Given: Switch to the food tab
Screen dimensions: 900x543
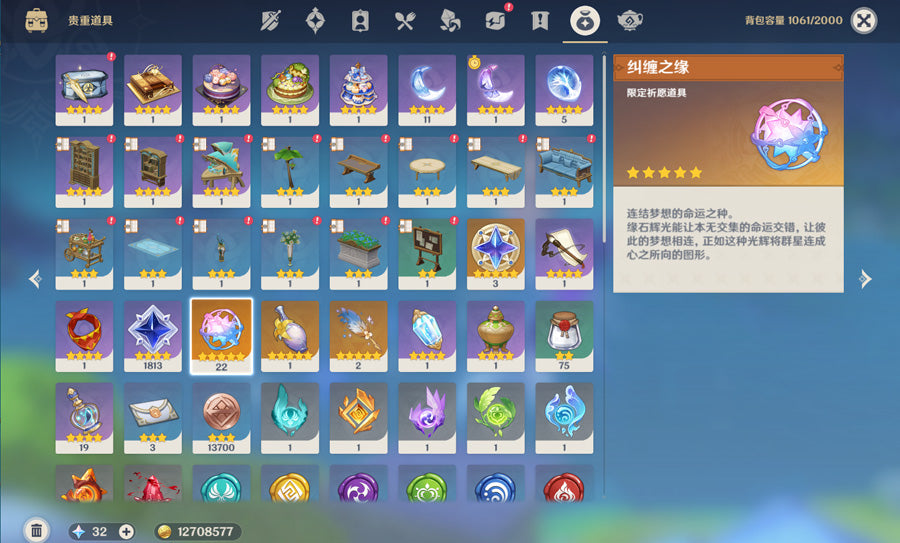Looking at the screenshot, I should tap(404, 20).
